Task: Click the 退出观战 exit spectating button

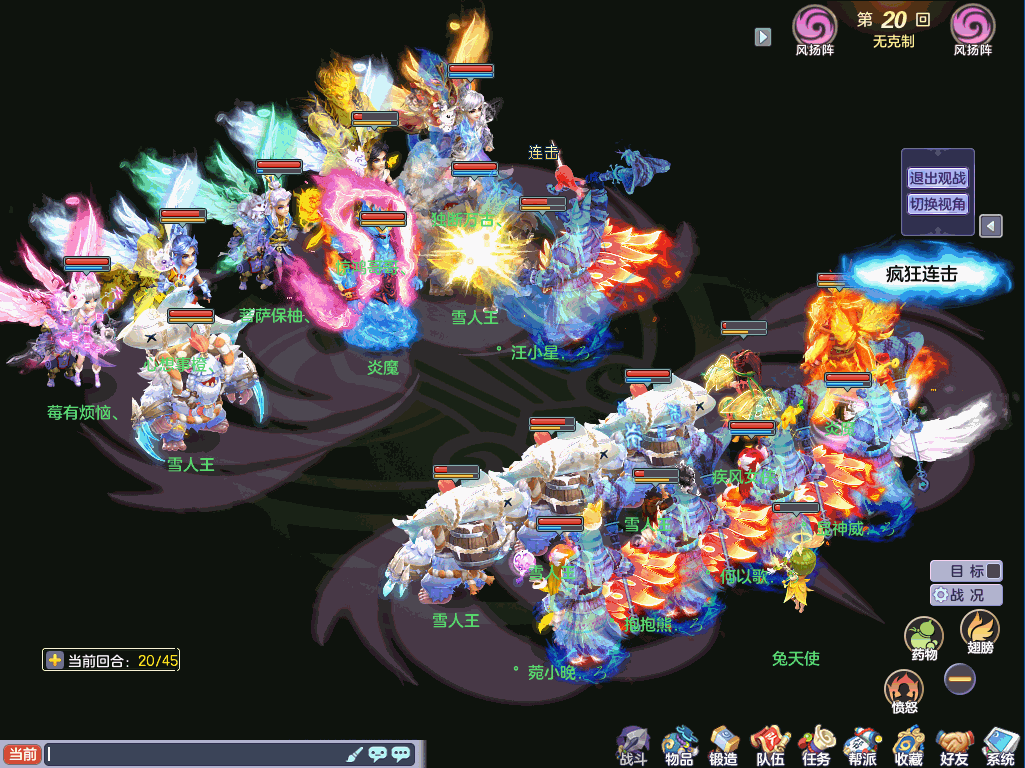Action: (x=937, y=178)
